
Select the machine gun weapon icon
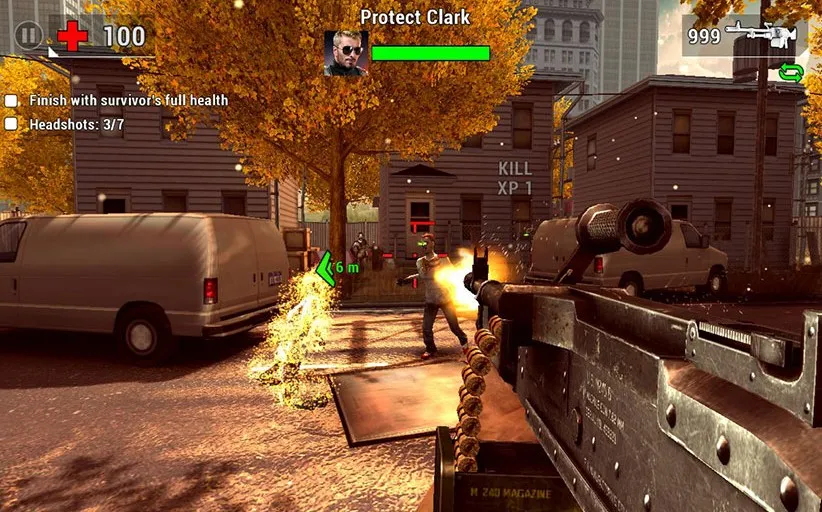[x=765, y=35]
